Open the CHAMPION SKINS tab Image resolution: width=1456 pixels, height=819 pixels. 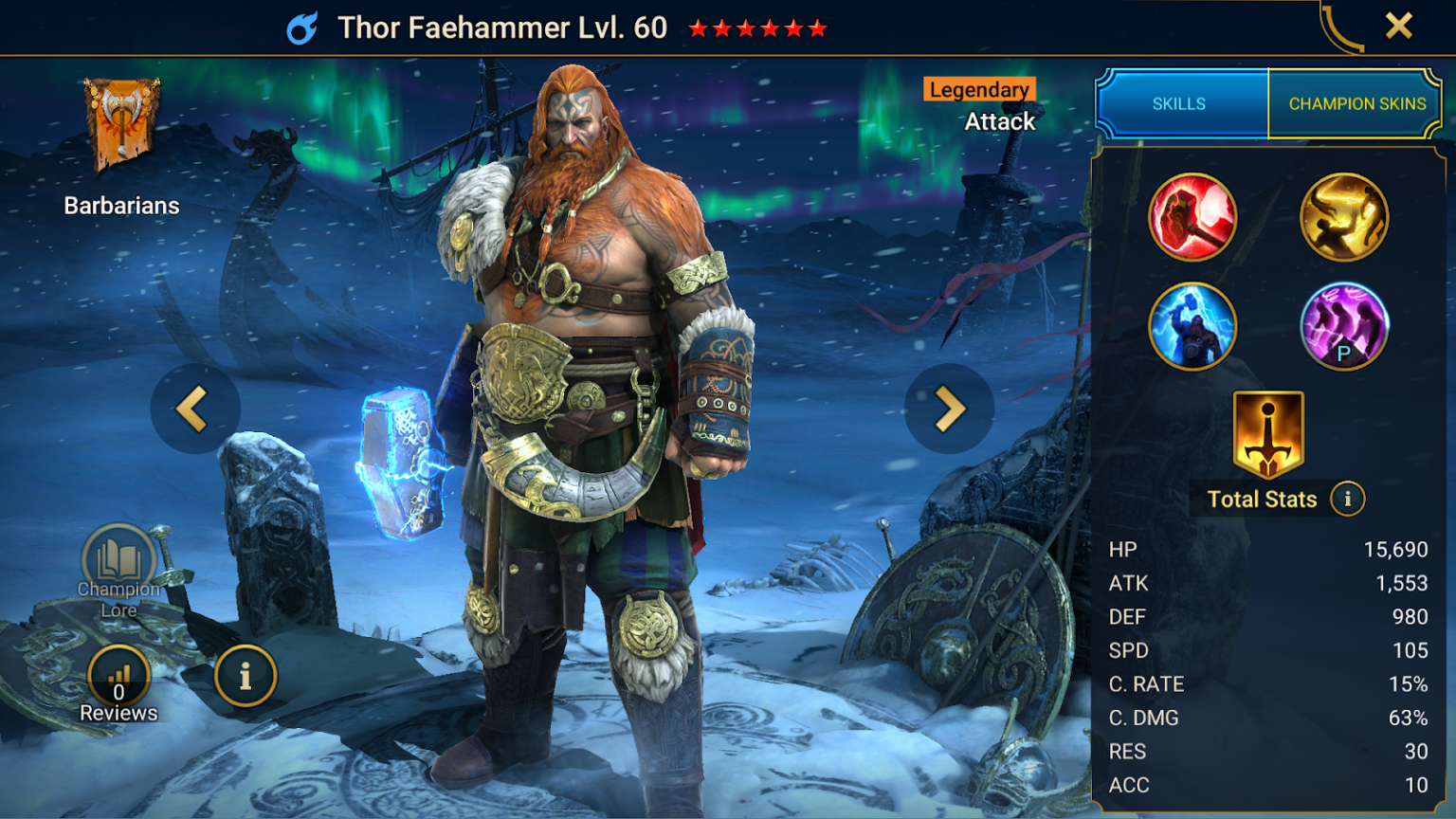point(1356,103)
